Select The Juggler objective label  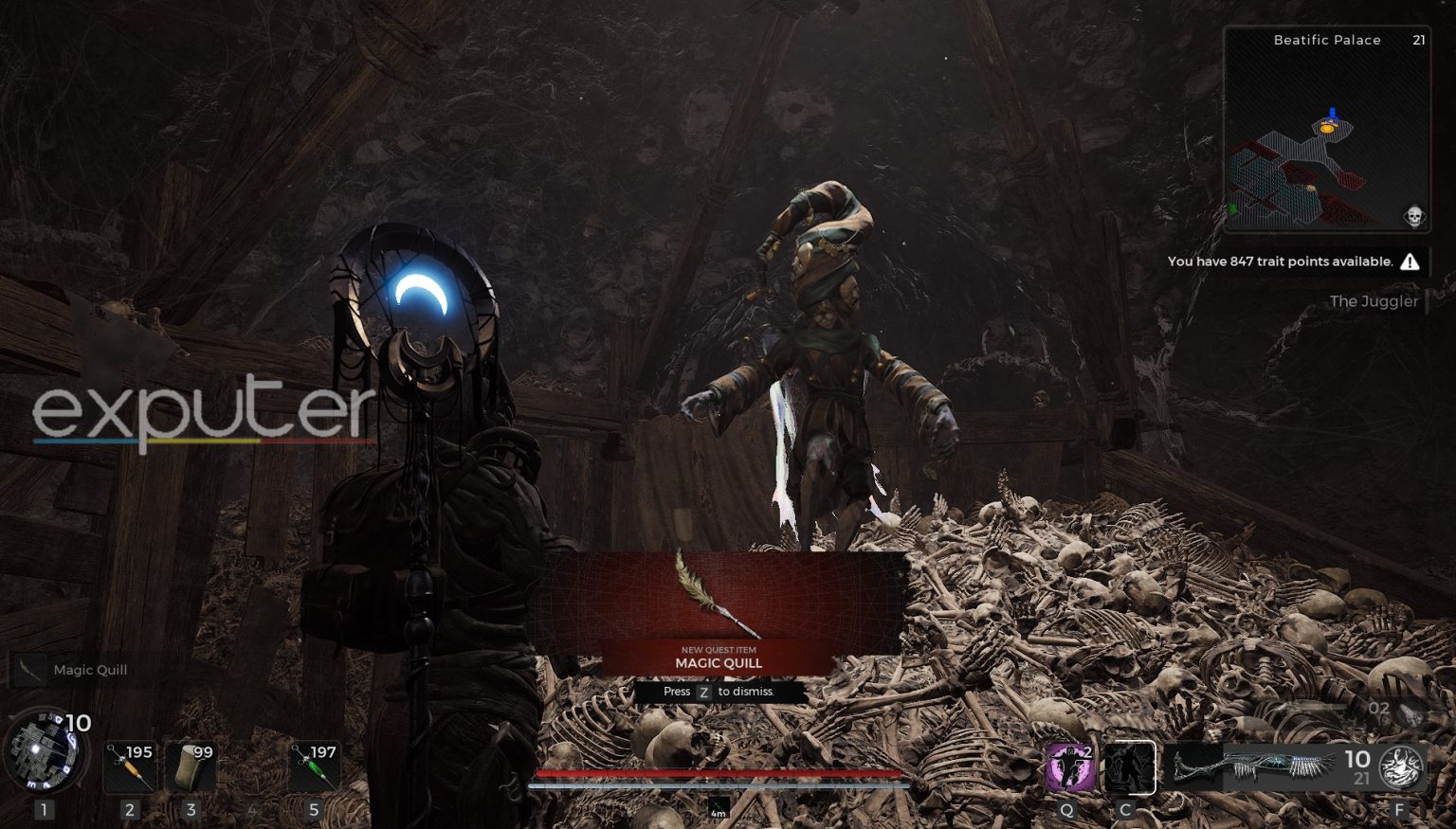click(1374, 301)
